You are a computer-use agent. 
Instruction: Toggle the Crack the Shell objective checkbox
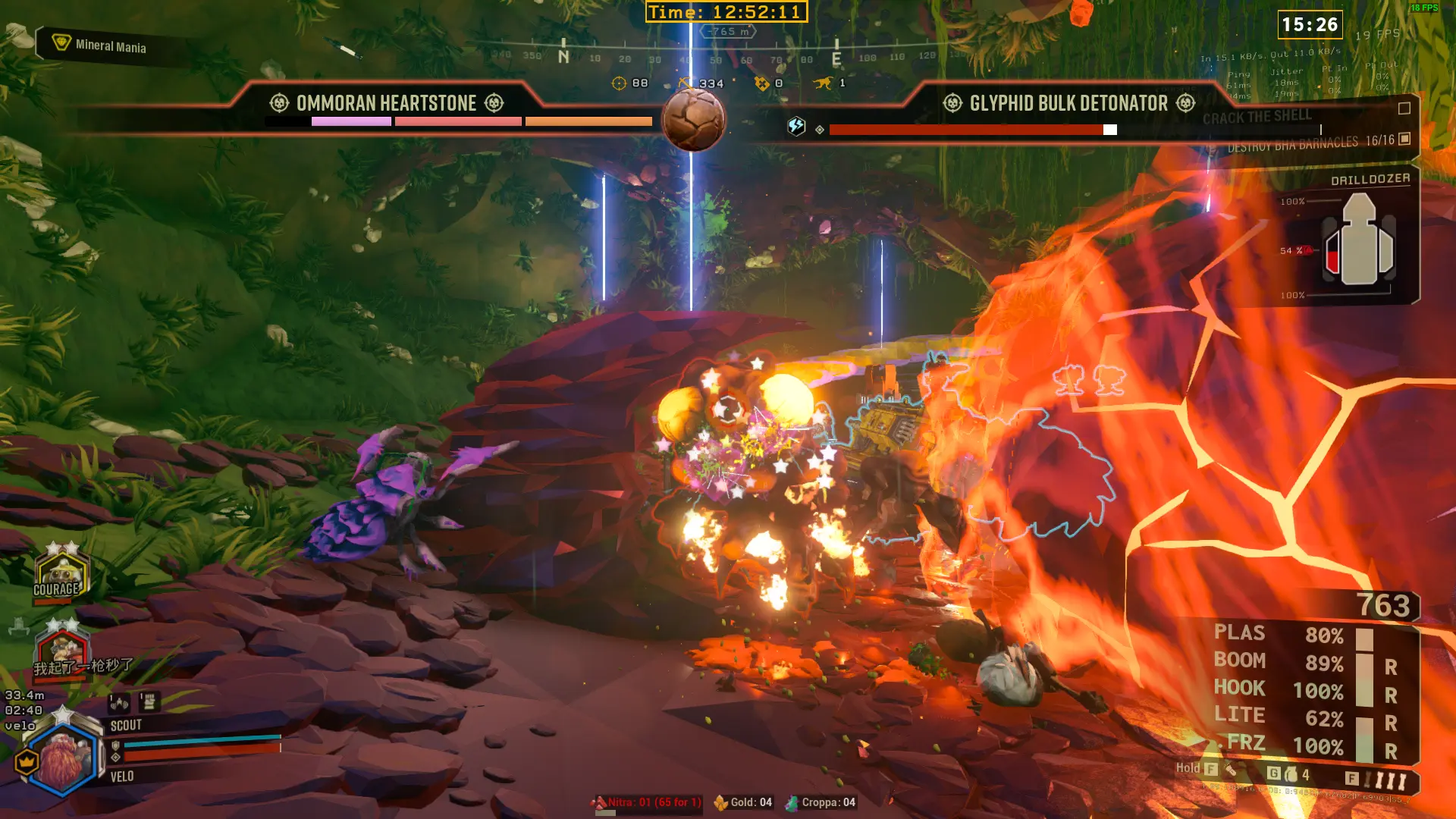coord(1404,108)
